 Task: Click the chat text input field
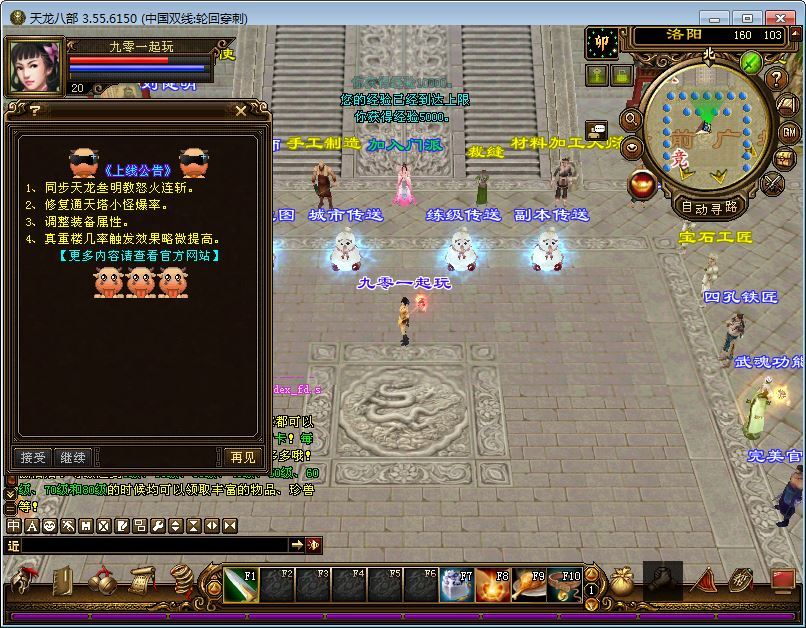pyautogui.click(x=150, y=545)
